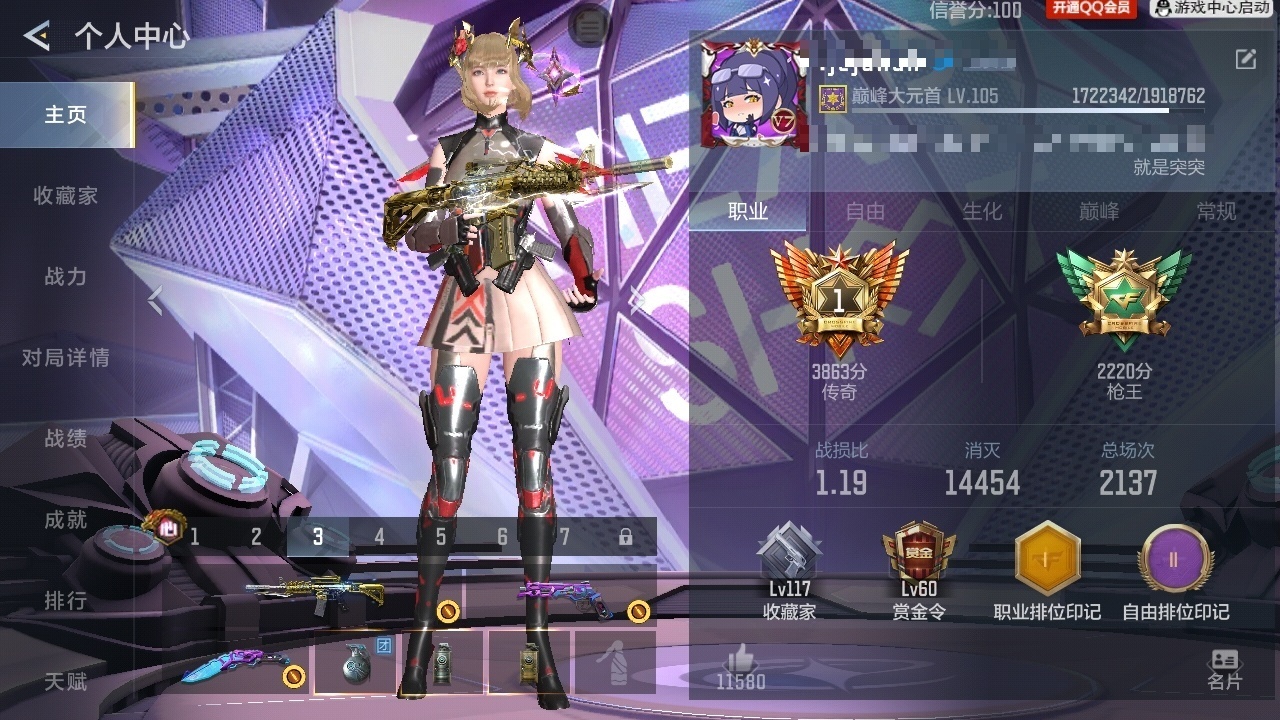Switch to the 自由 stats tab
The image size is (1280, 720).
pyautogui.click(x=865, y=211)
